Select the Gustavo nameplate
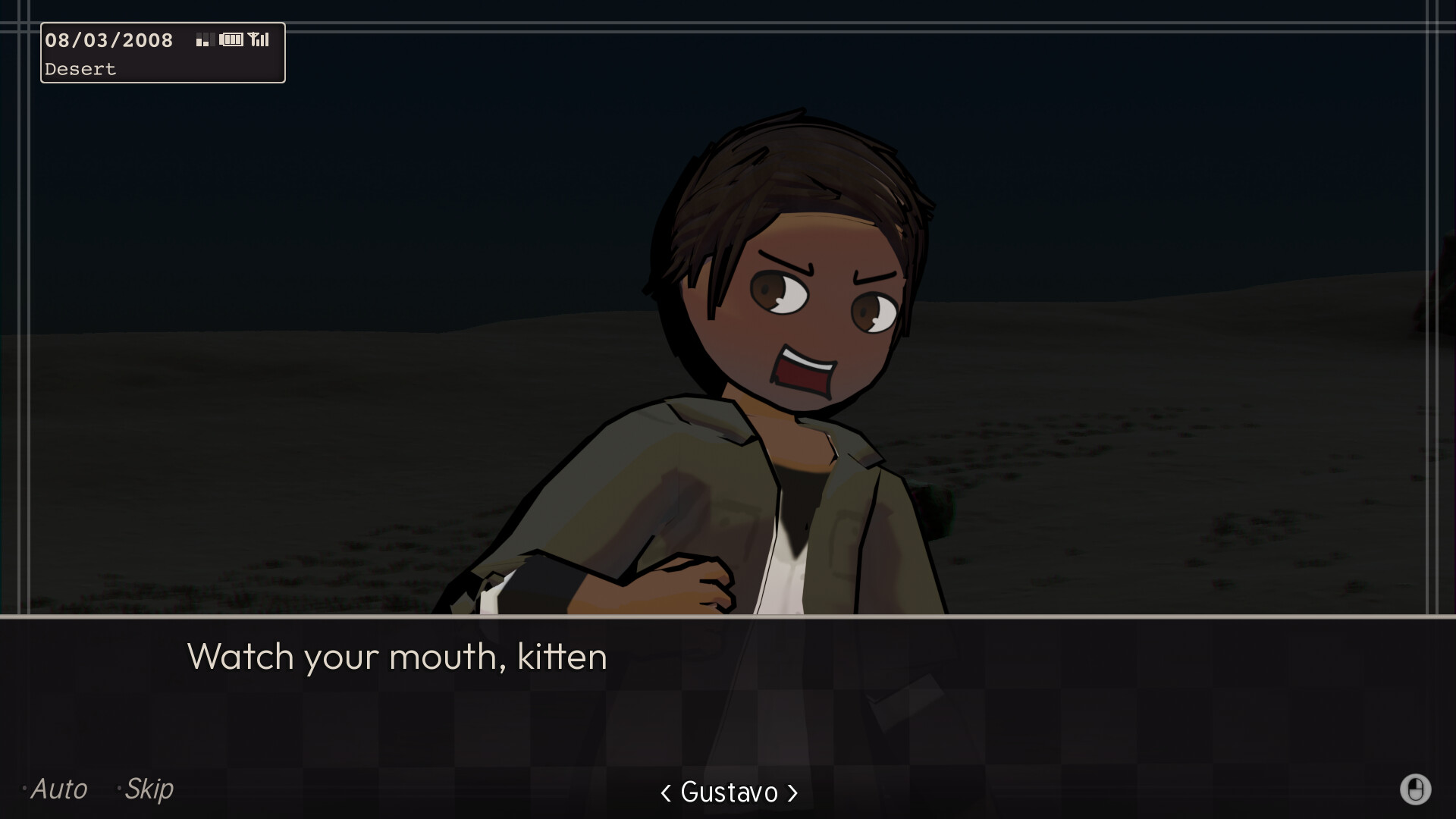The image size is (1456, 819). click(x=729, y=793)
